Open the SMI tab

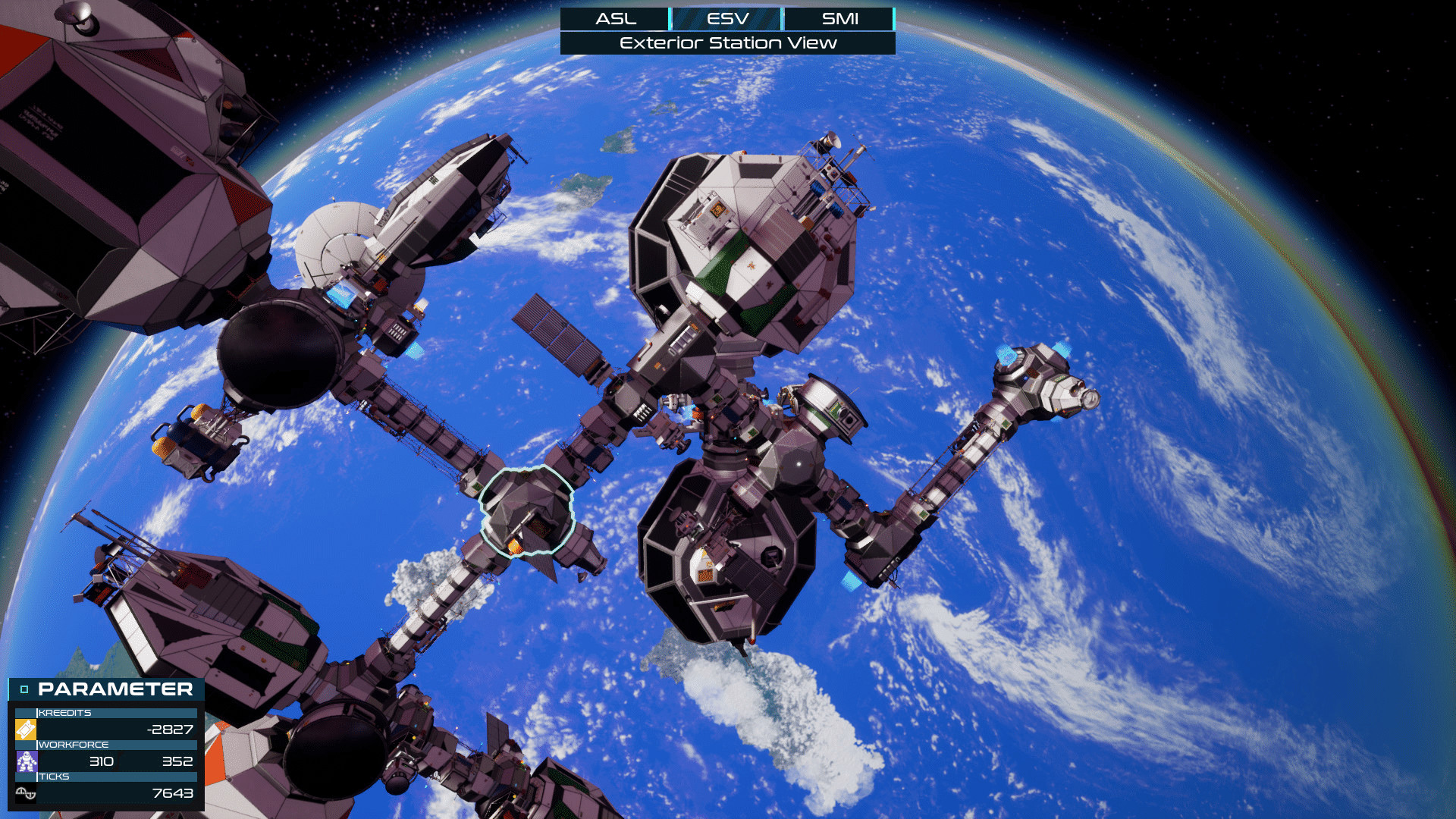click(x=839, y=19)
